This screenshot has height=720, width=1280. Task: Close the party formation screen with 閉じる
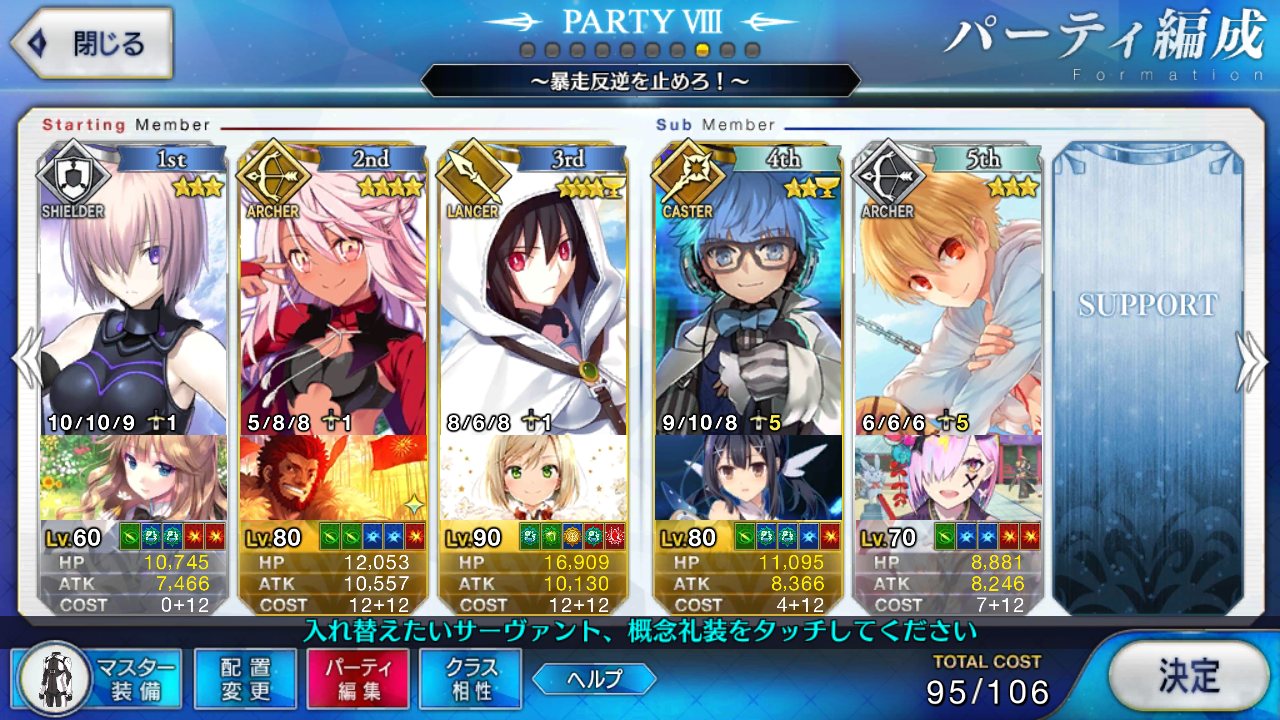point(90,44)
